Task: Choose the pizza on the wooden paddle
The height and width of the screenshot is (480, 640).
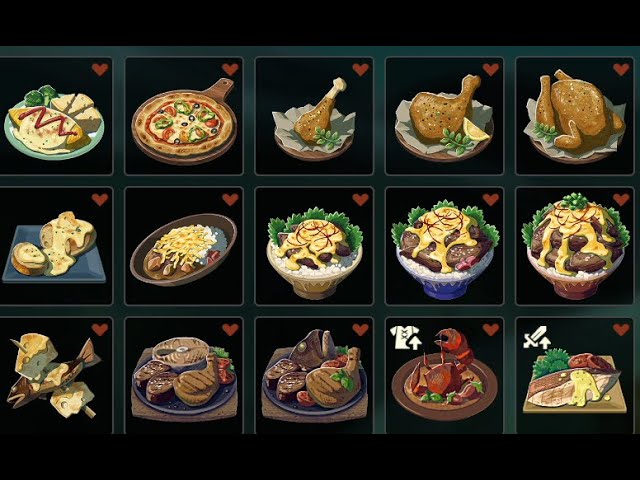Action: pyautogui.click(x=185, y=118)
